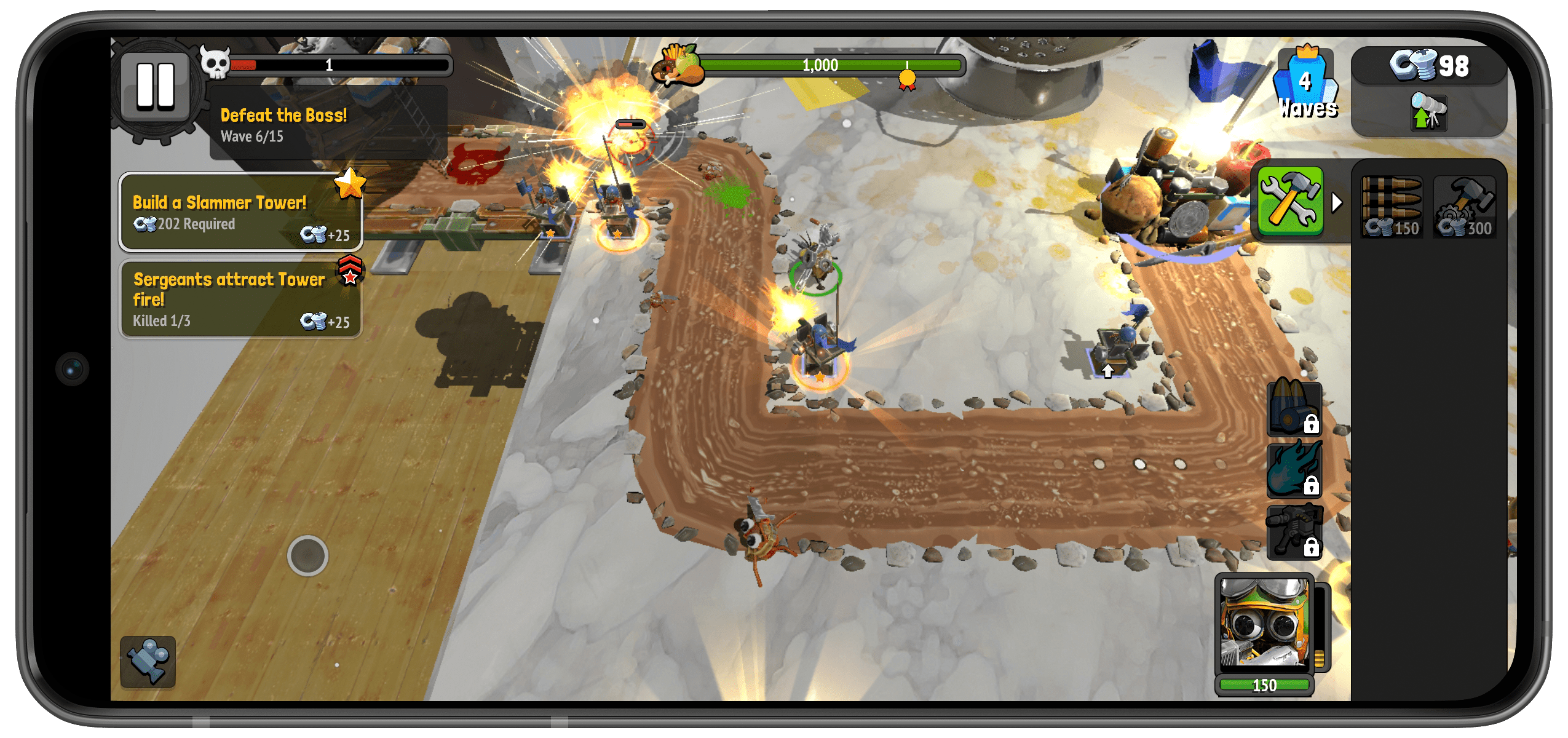The width and height of the screenshot is (1568, 738).
Task: Open the Build a Slammer Tower objective
Action: pos(241,213)
